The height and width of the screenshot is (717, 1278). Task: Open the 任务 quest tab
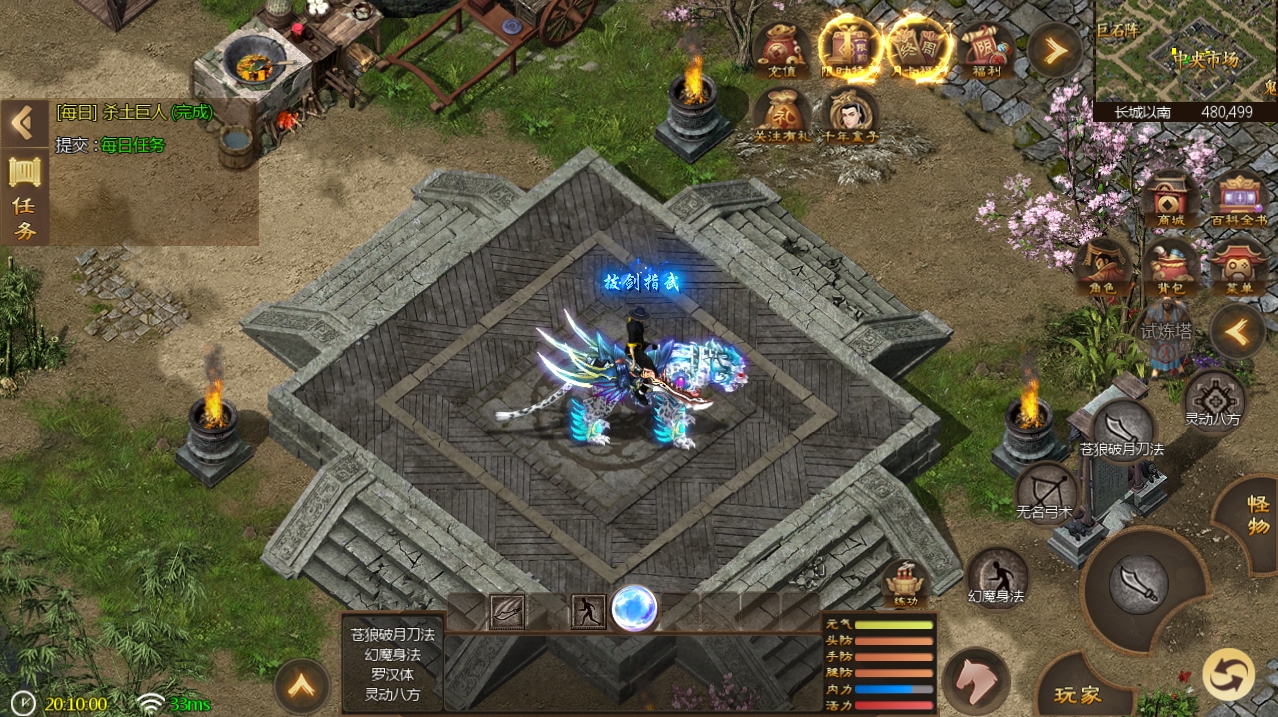coord(25,198)
